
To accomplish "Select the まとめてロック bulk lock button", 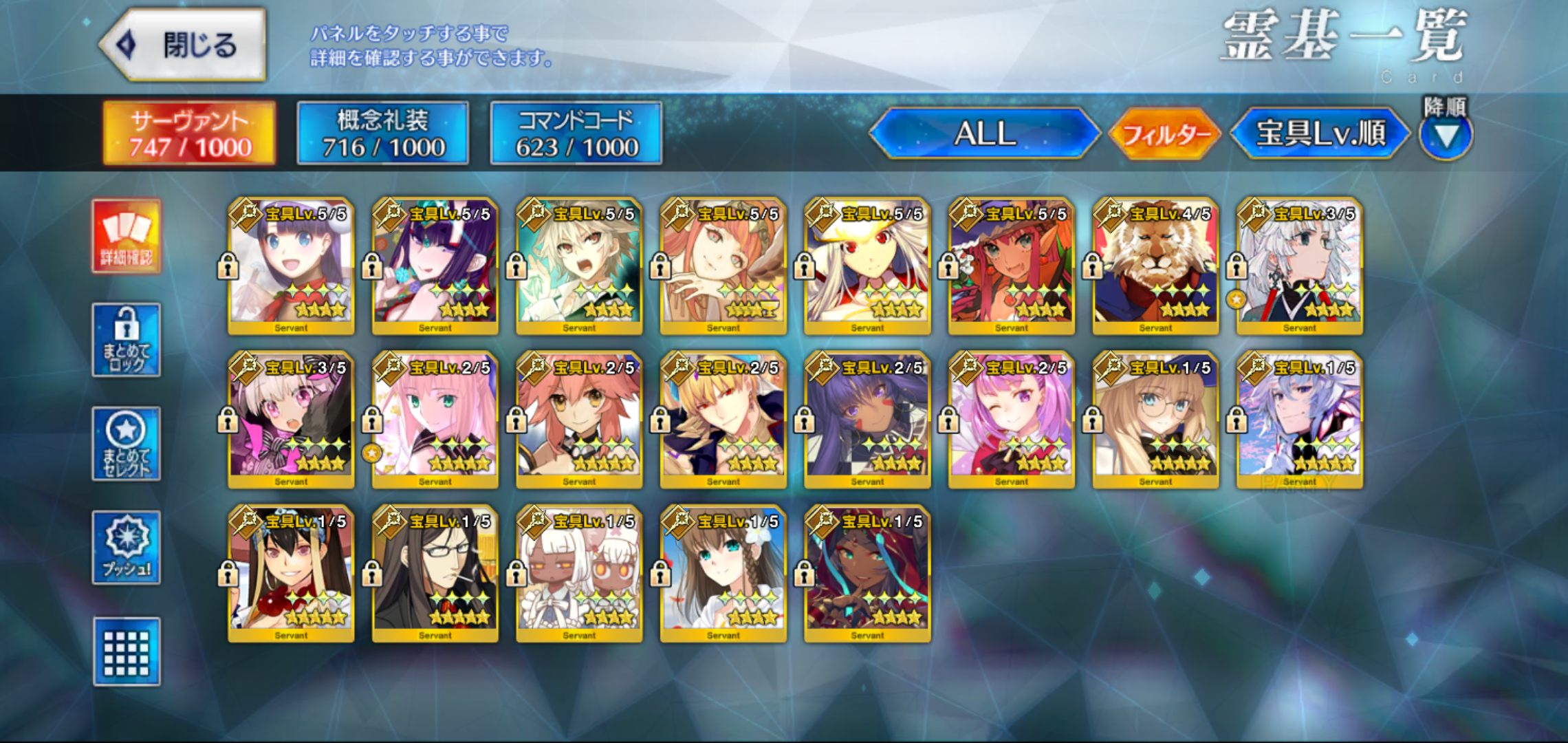I will [127, 340].
